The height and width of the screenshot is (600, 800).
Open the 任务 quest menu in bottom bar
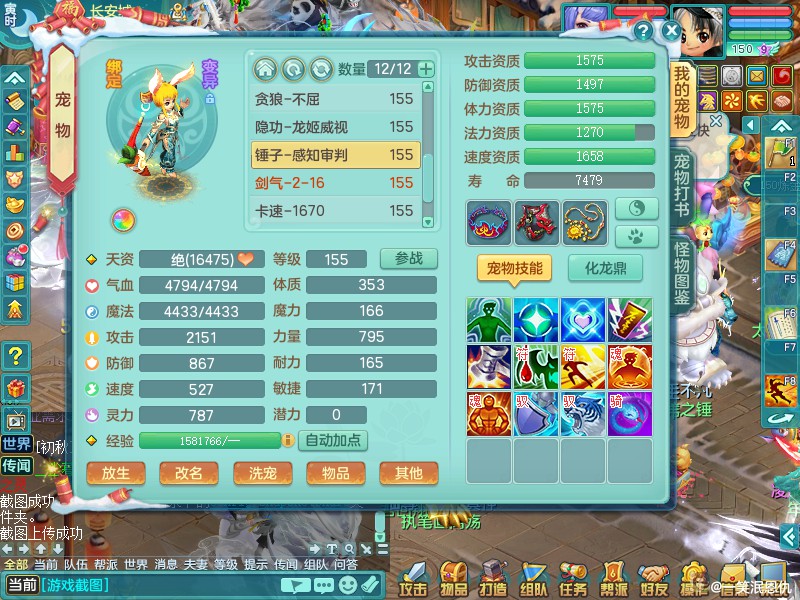574,578
